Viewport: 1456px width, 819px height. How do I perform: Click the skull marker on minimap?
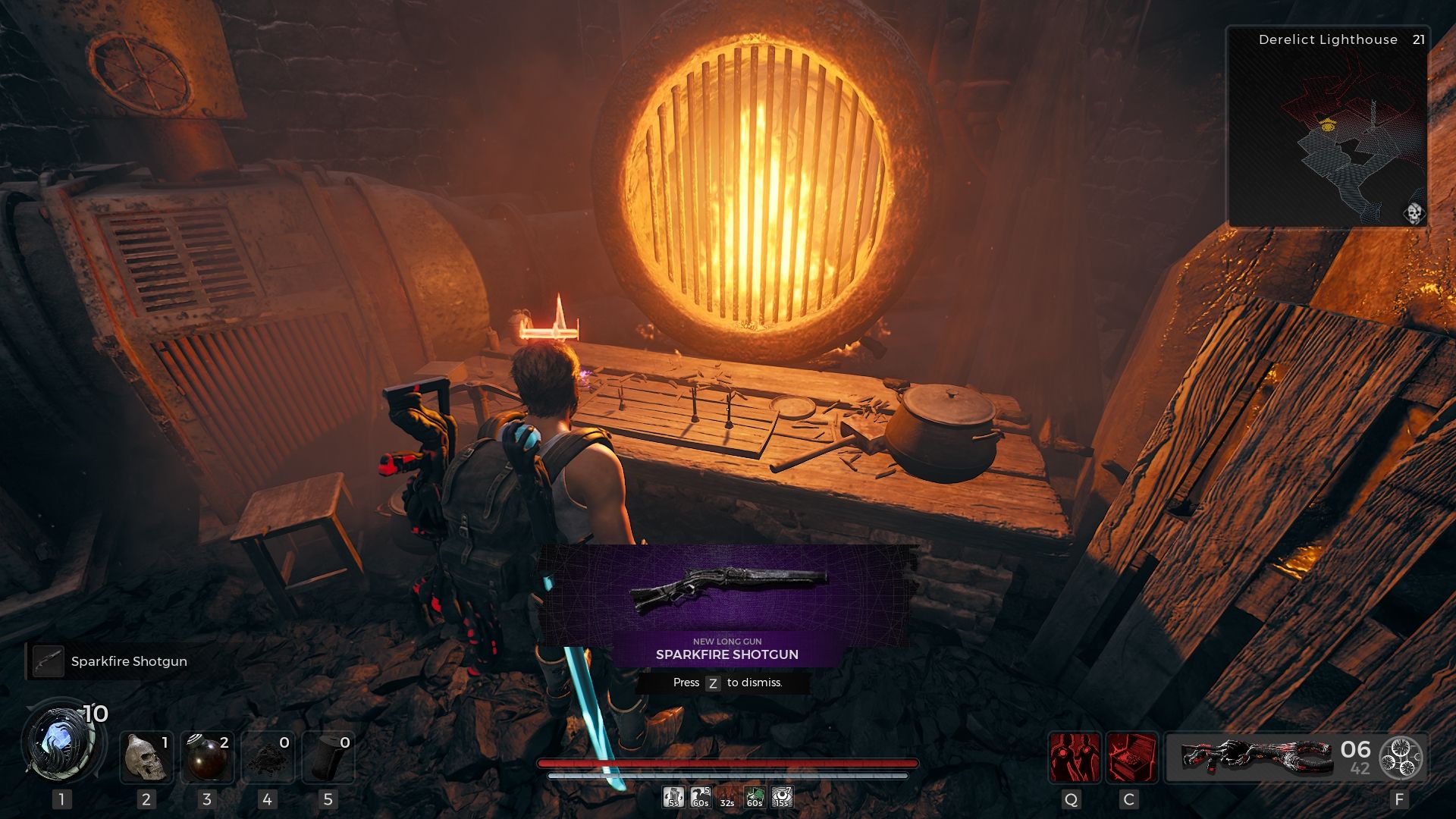point(1413,213)
